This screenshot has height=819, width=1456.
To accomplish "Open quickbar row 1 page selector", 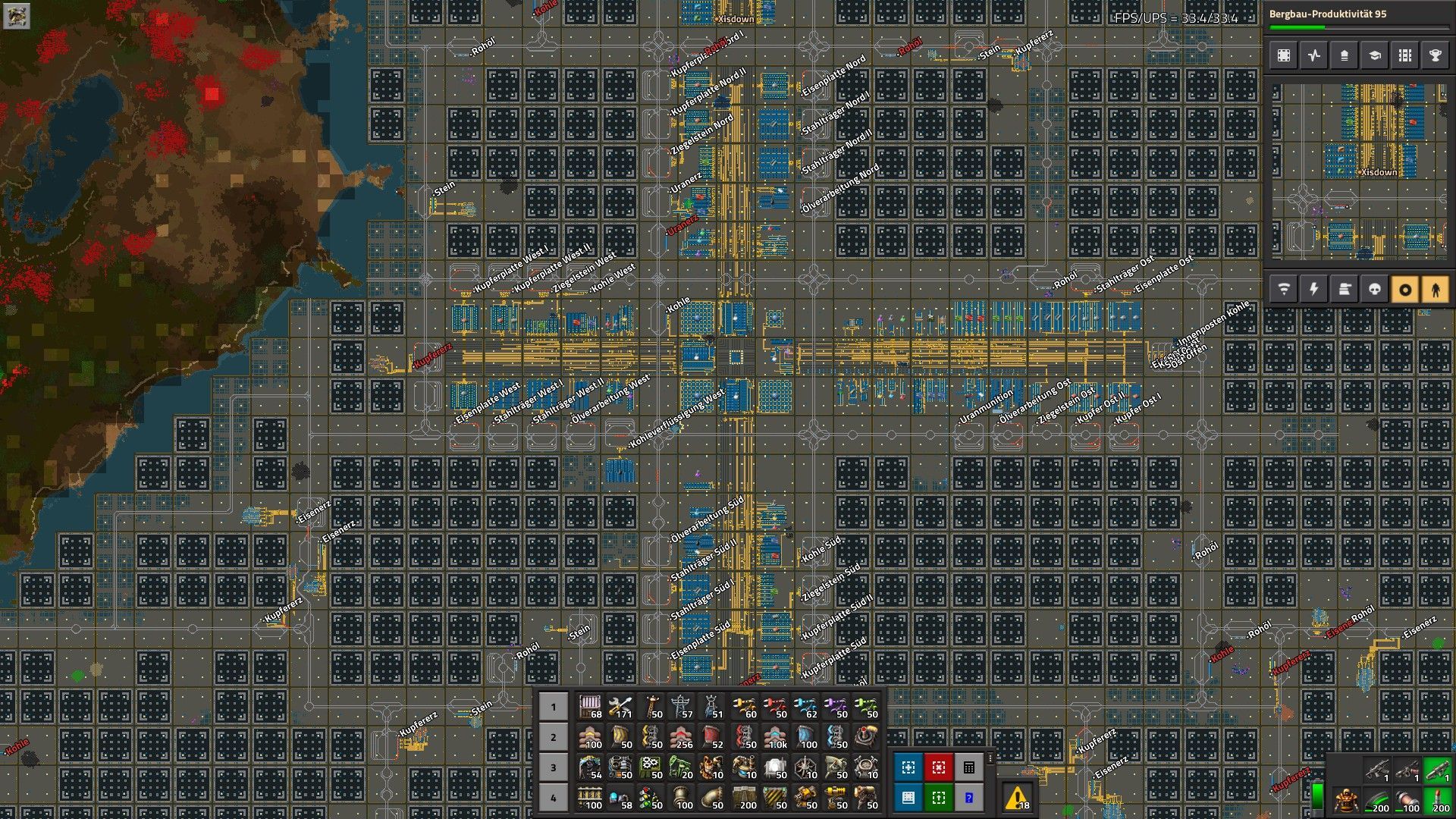I will 553,706.
